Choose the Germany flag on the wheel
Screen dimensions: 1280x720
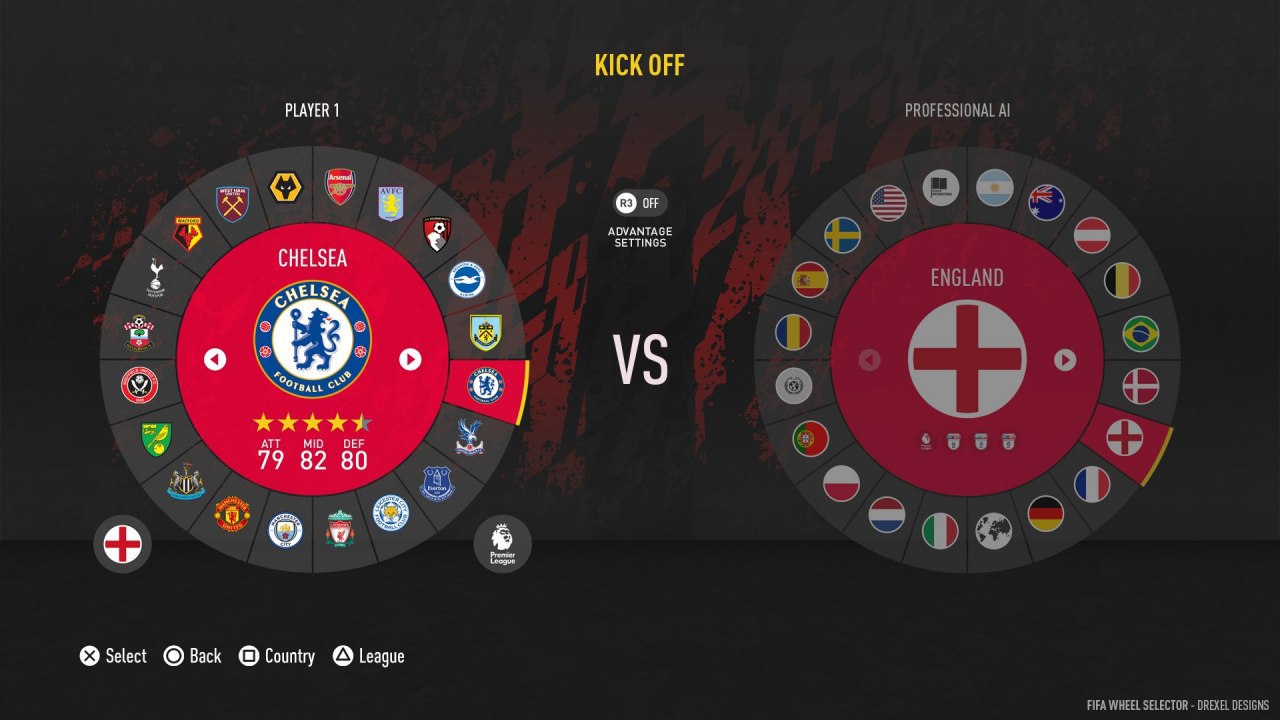[1046, 514]
